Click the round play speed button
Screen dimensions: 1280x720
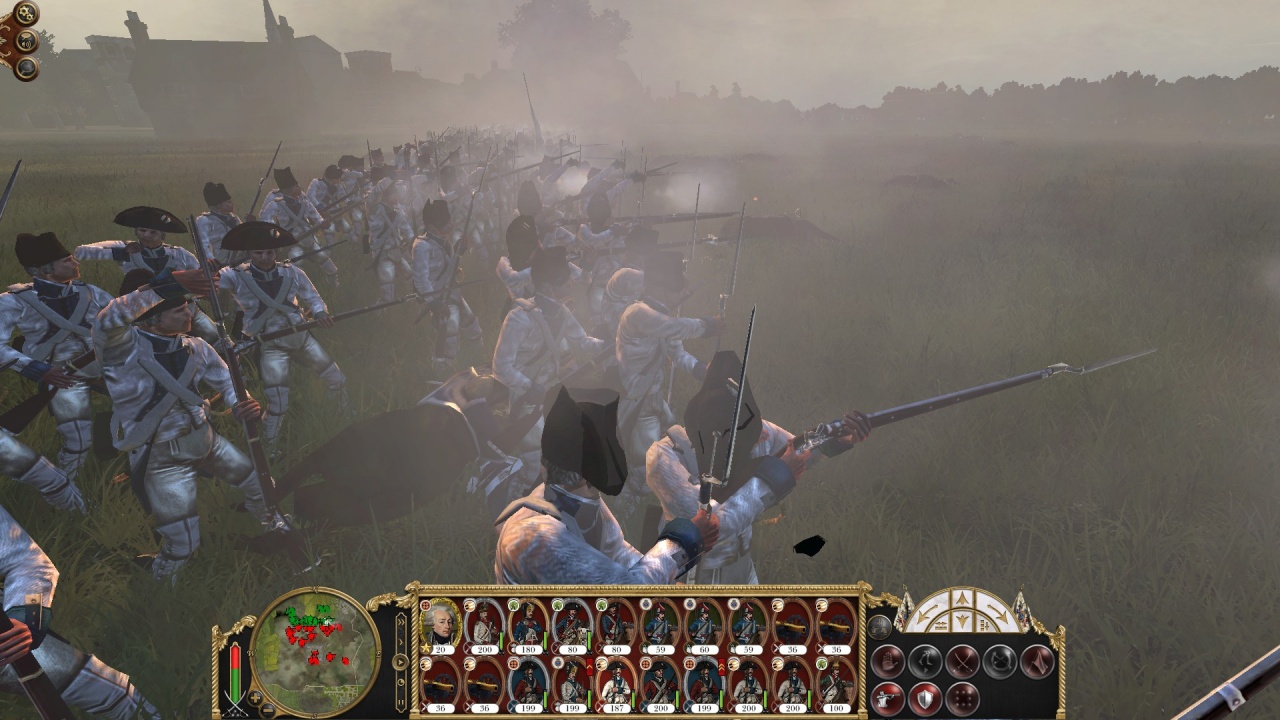click(x=401, y=662)
